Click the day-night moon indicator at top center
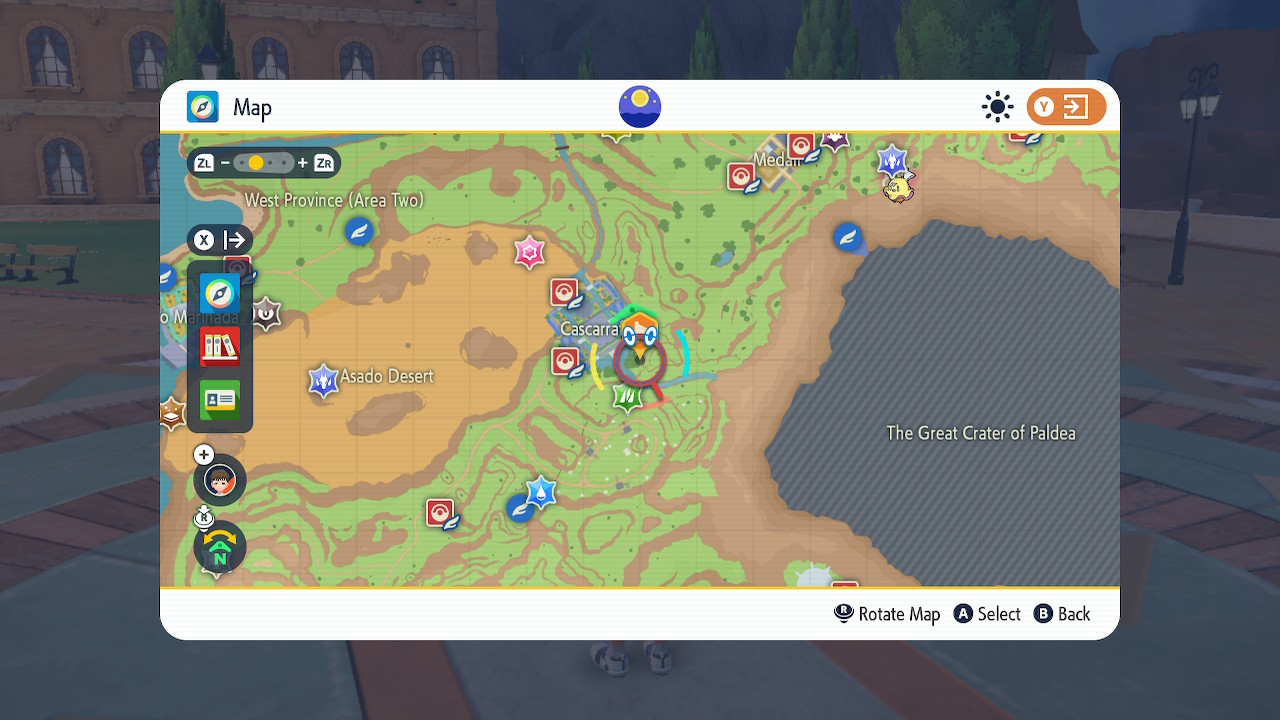 (639, 107)
